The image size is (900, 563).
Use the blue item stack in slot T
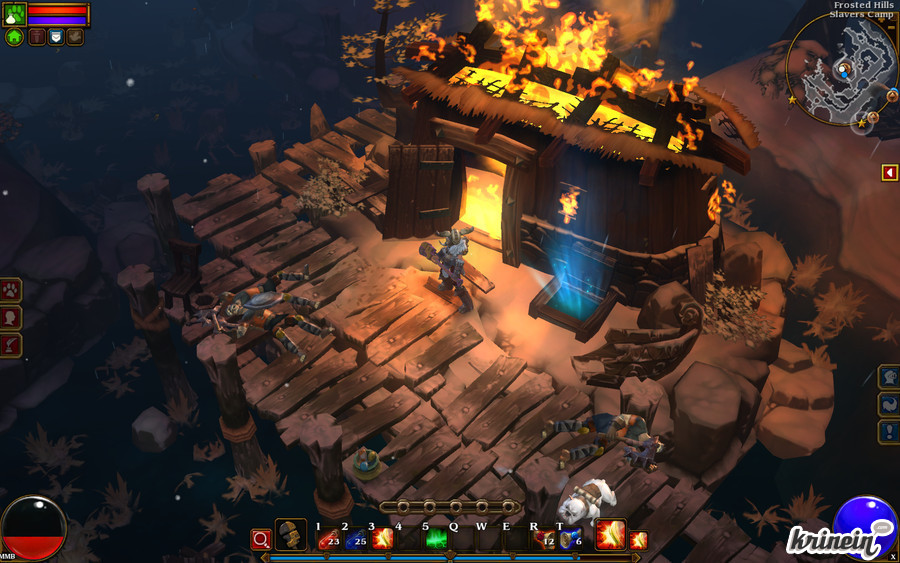tap(571, 540)
